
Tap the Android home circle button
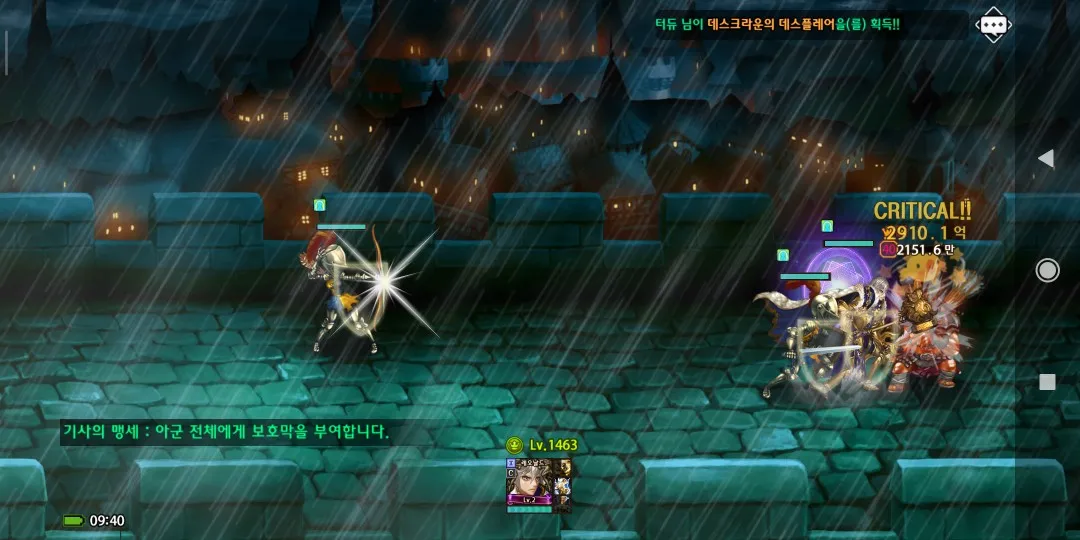tap(1047, 270)
